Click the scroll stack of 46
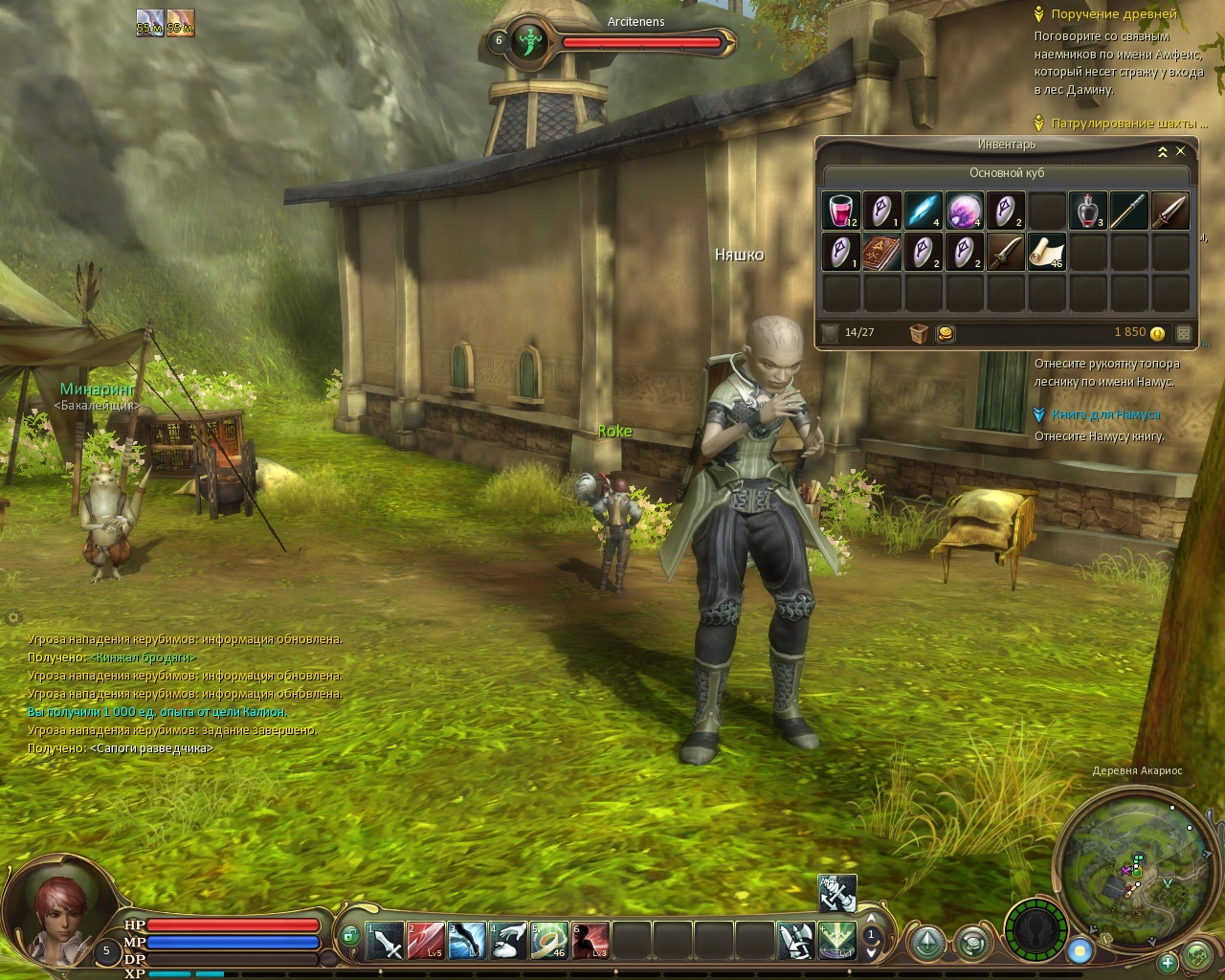Screen dimensions: 1225x980 (1045, 252)
